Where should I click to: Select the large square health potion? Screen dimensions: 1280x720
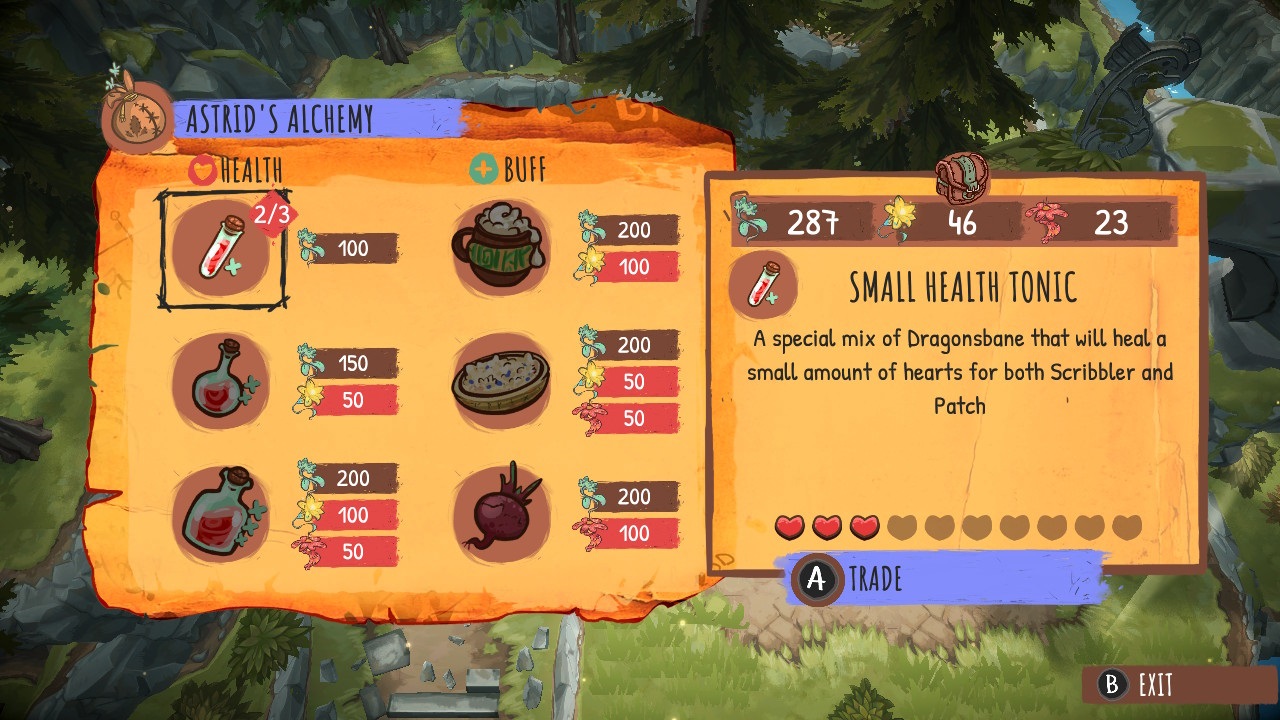pos(220,515)
